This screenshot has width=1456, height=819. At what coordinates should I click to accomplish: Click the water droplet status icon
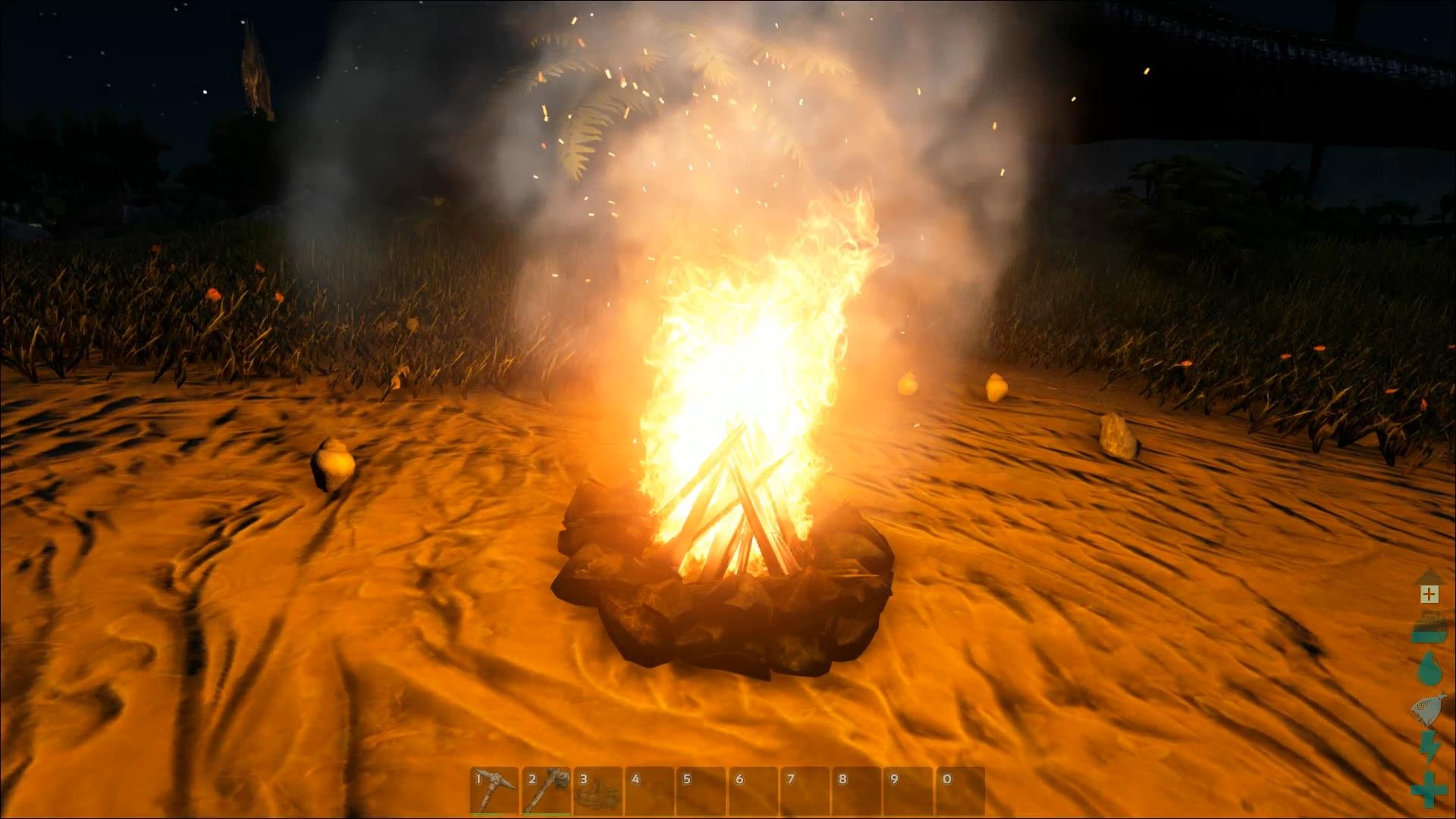pyautogui.click(x=1429, y=666)
